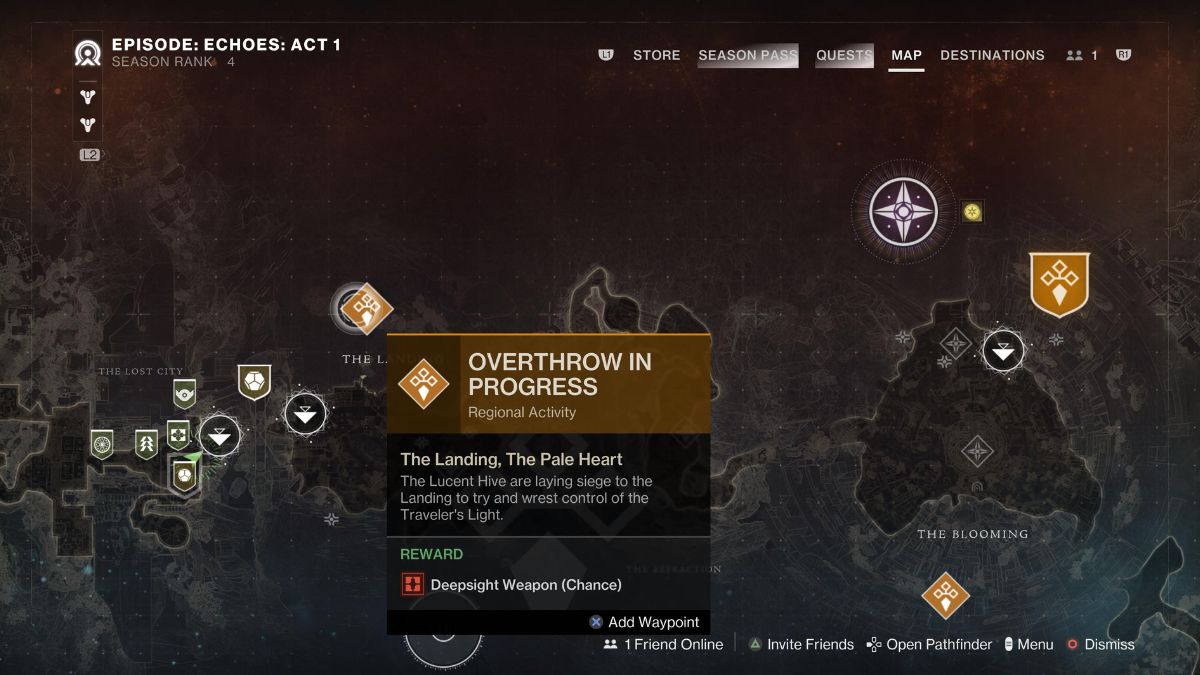Image resolution: width=1200 pixels, height=675 pixels.
Task: Switch to the Season Pass tab
Action: pyautogui.click(x=748, y=55)
